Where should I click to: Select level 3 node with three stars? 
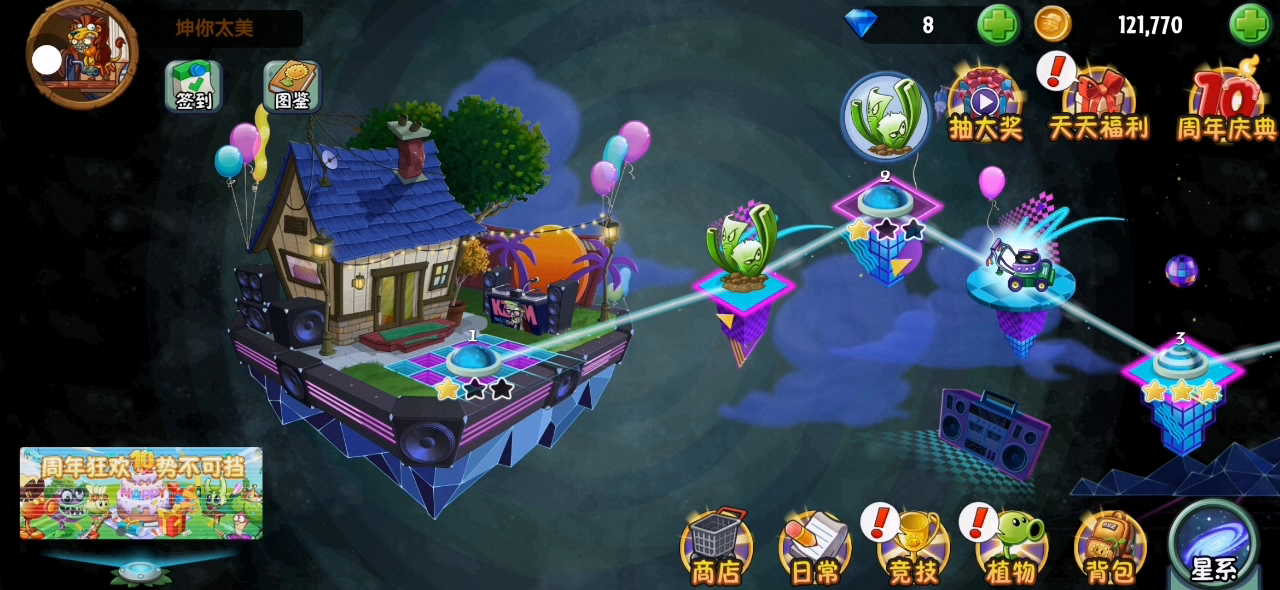point(1181,363)
